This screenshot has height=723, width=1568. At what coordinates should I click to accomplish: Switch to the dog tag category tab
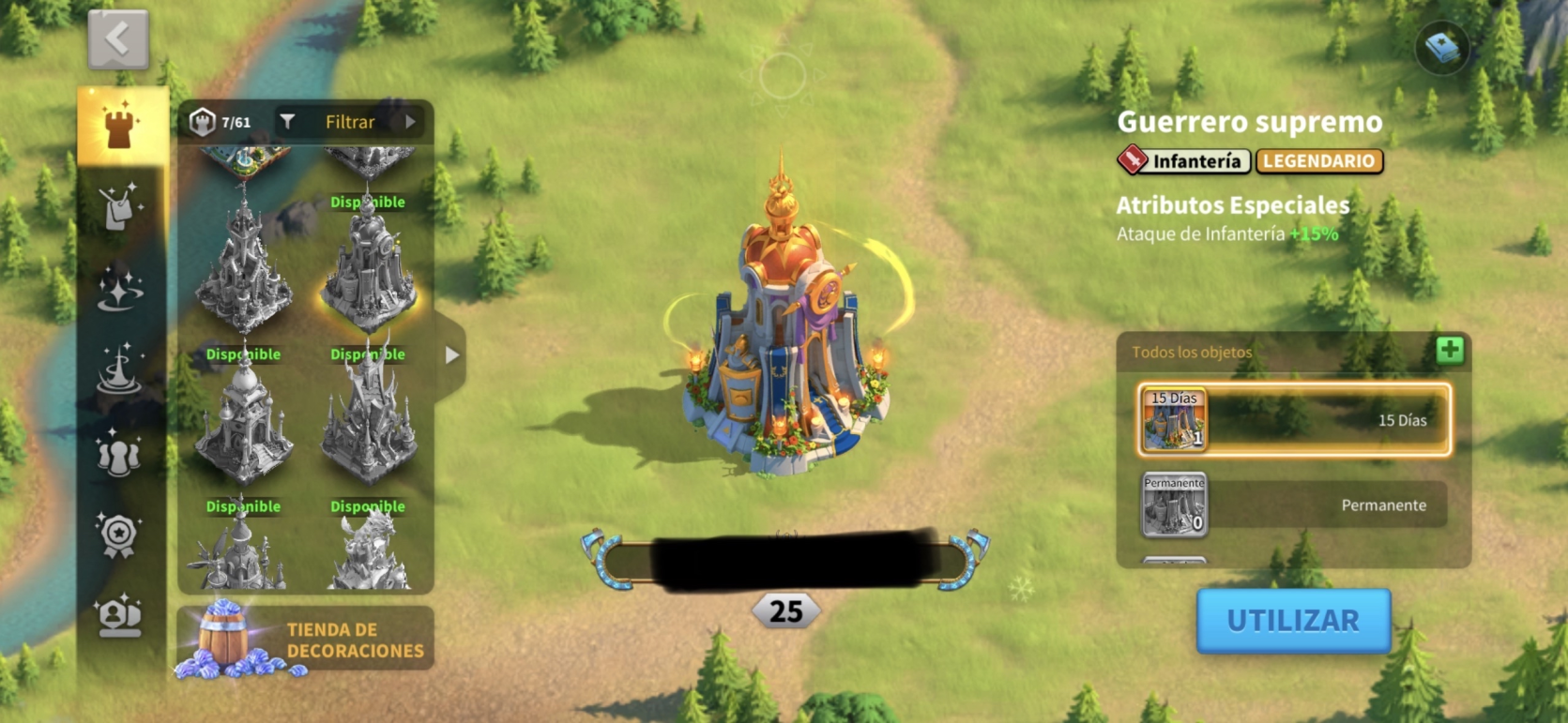click(x=121, y=206)
